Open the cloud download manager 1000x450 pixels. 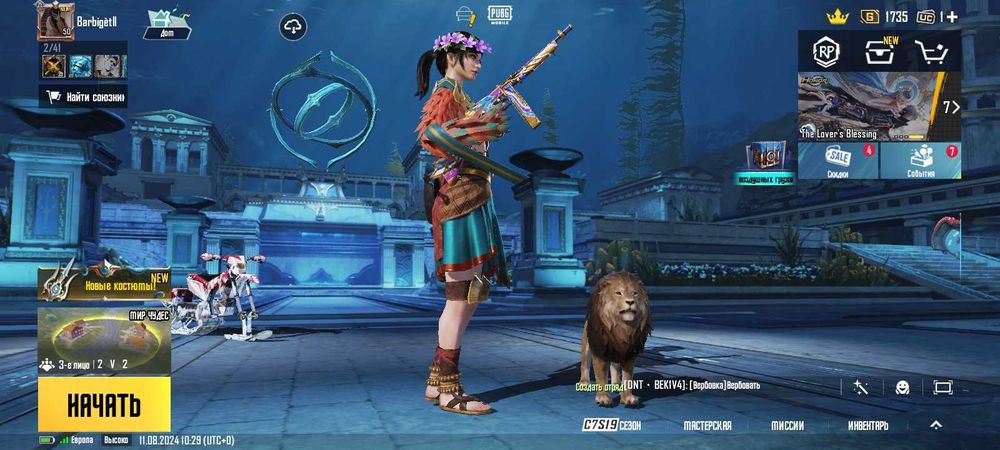tap(293, 27)
